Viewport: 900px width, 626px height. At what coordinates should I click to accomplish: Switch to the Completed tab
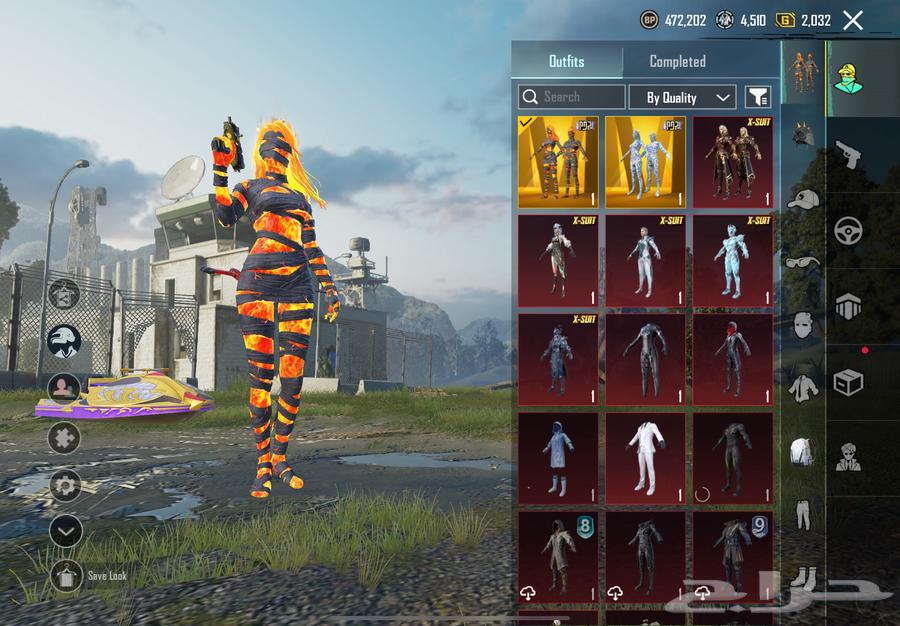(677, 61)
